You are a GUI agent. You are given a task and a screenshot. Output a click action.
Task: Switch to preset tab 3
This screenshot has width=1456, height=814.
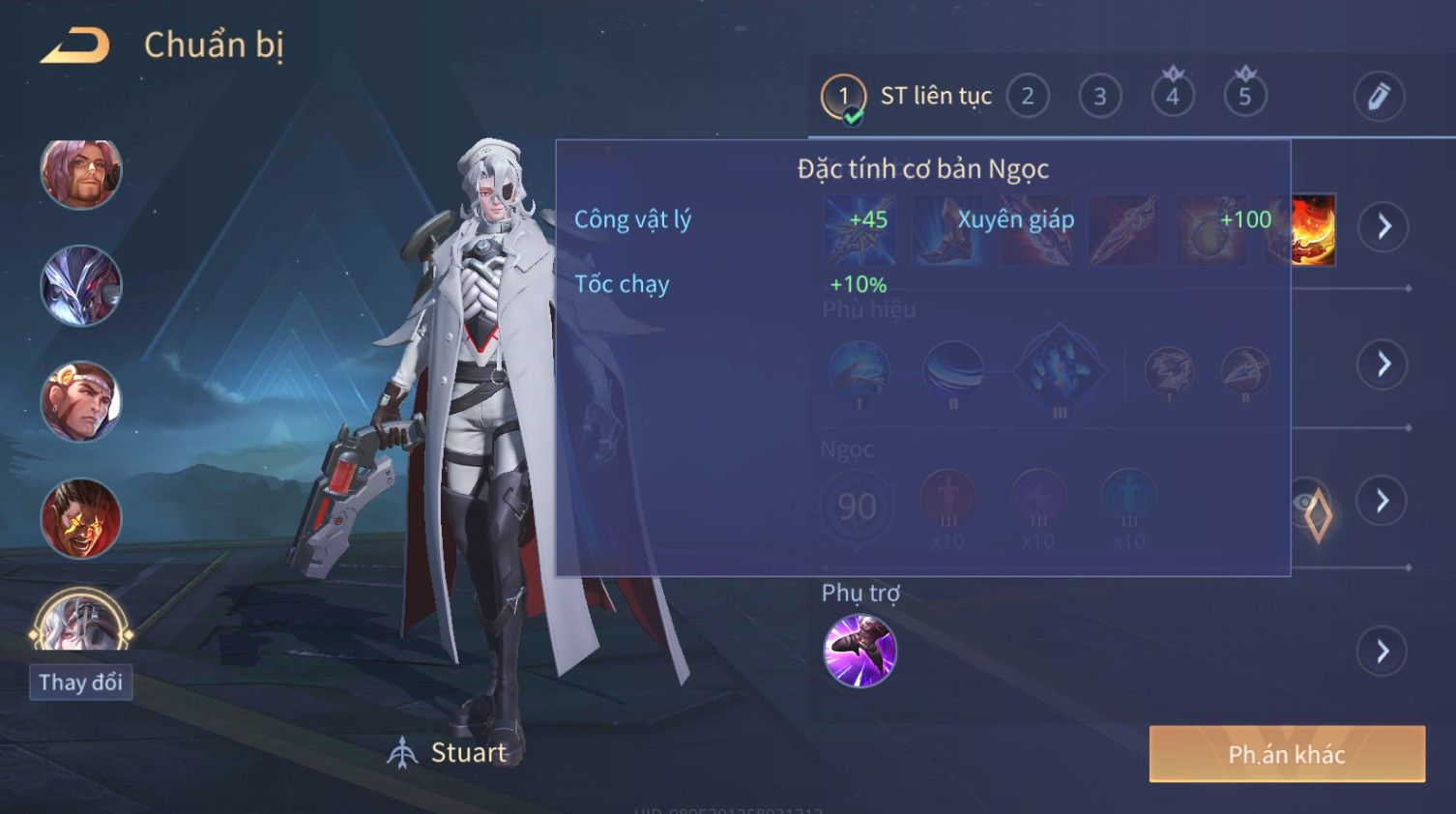click(1099, 97)
